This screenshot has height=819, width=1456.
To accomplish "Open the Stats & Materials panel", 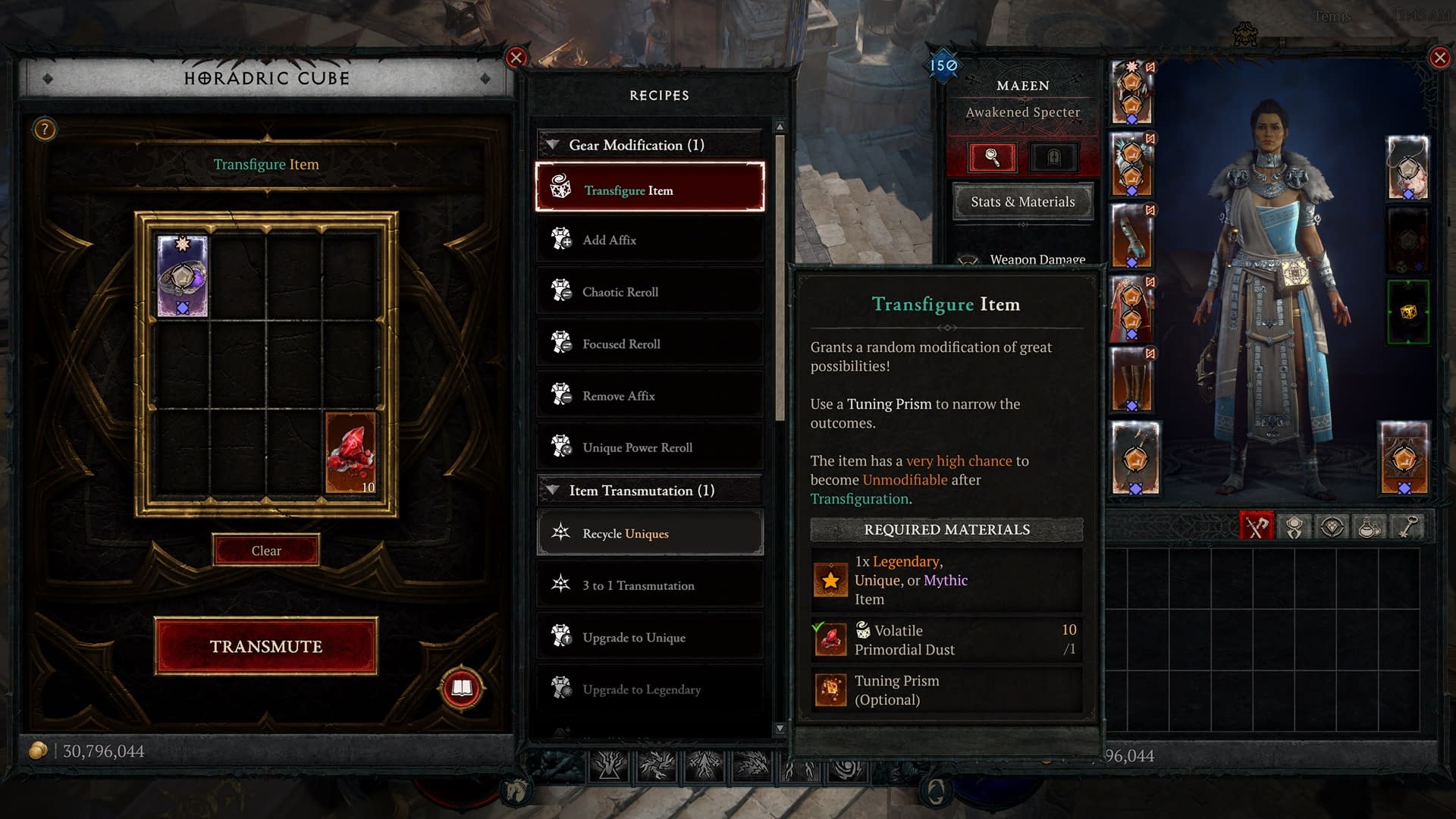I will (1022, 202).
